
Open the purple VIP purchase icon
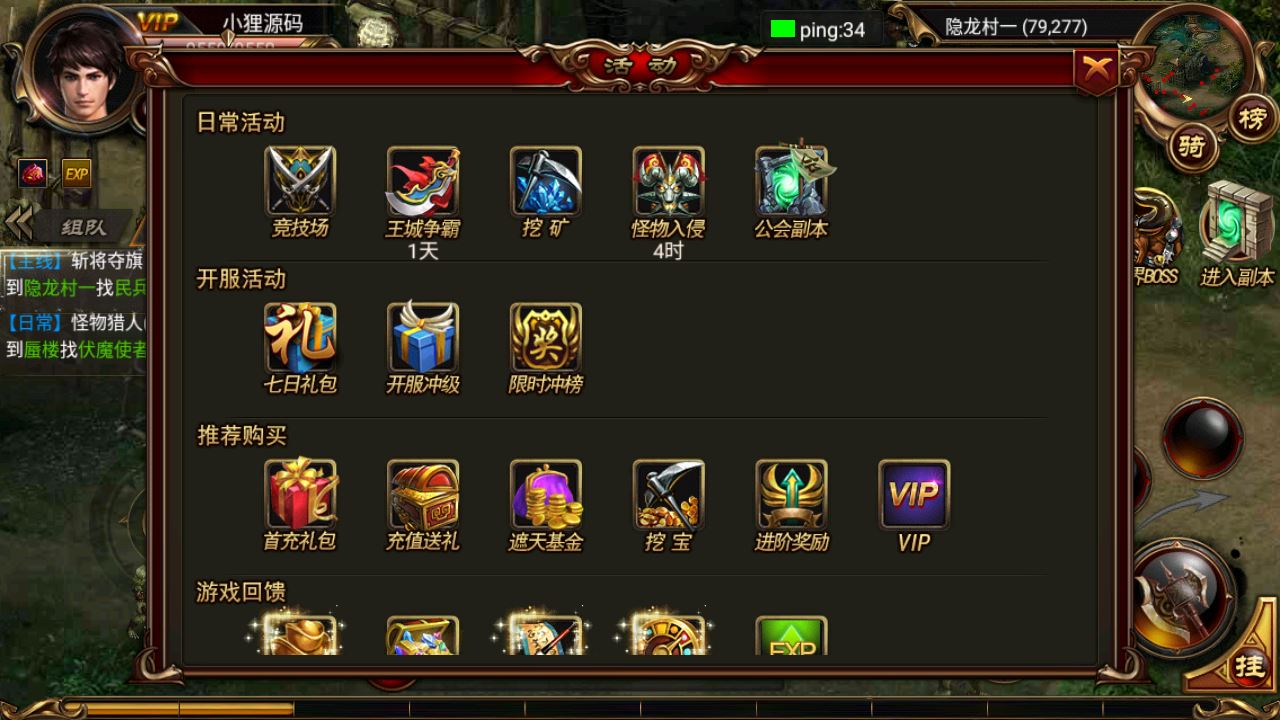click(914, 497)
